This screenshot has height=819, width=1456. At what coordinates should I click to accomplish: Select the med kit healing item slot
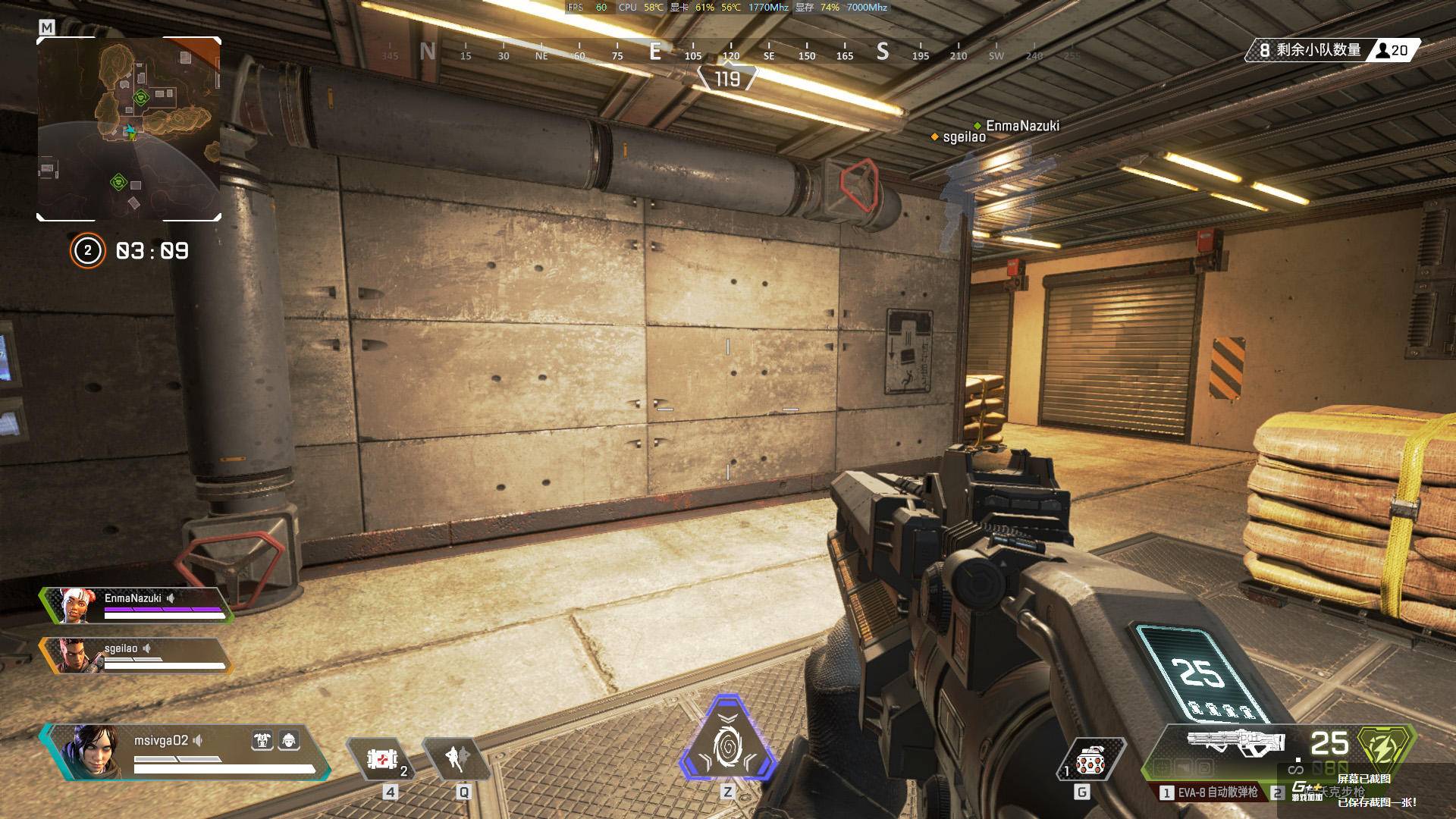tap(383, 759)
